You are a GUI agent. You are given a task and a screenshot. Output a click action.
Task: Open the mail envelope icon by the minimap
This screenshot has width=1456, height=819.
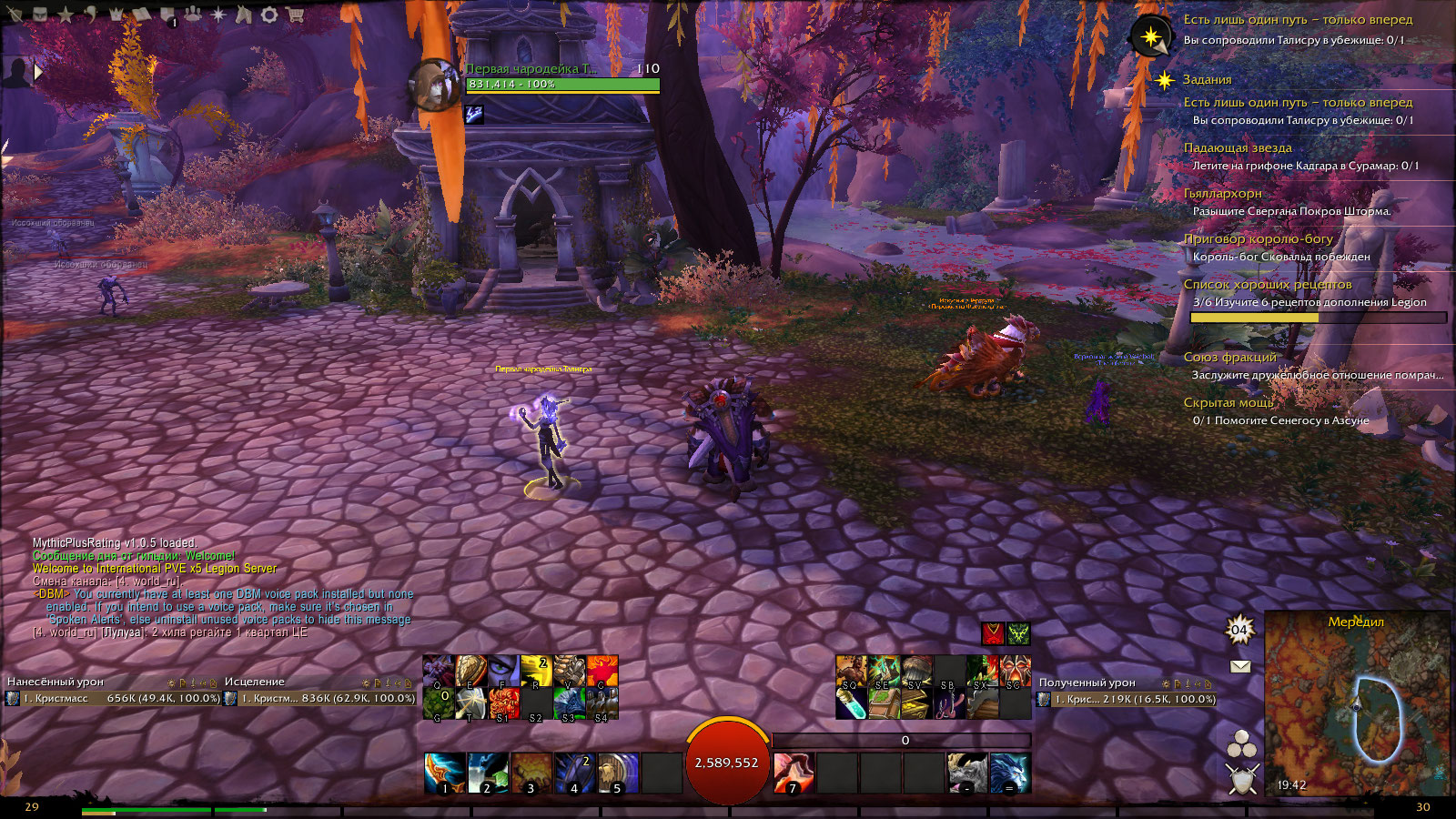1240,666
